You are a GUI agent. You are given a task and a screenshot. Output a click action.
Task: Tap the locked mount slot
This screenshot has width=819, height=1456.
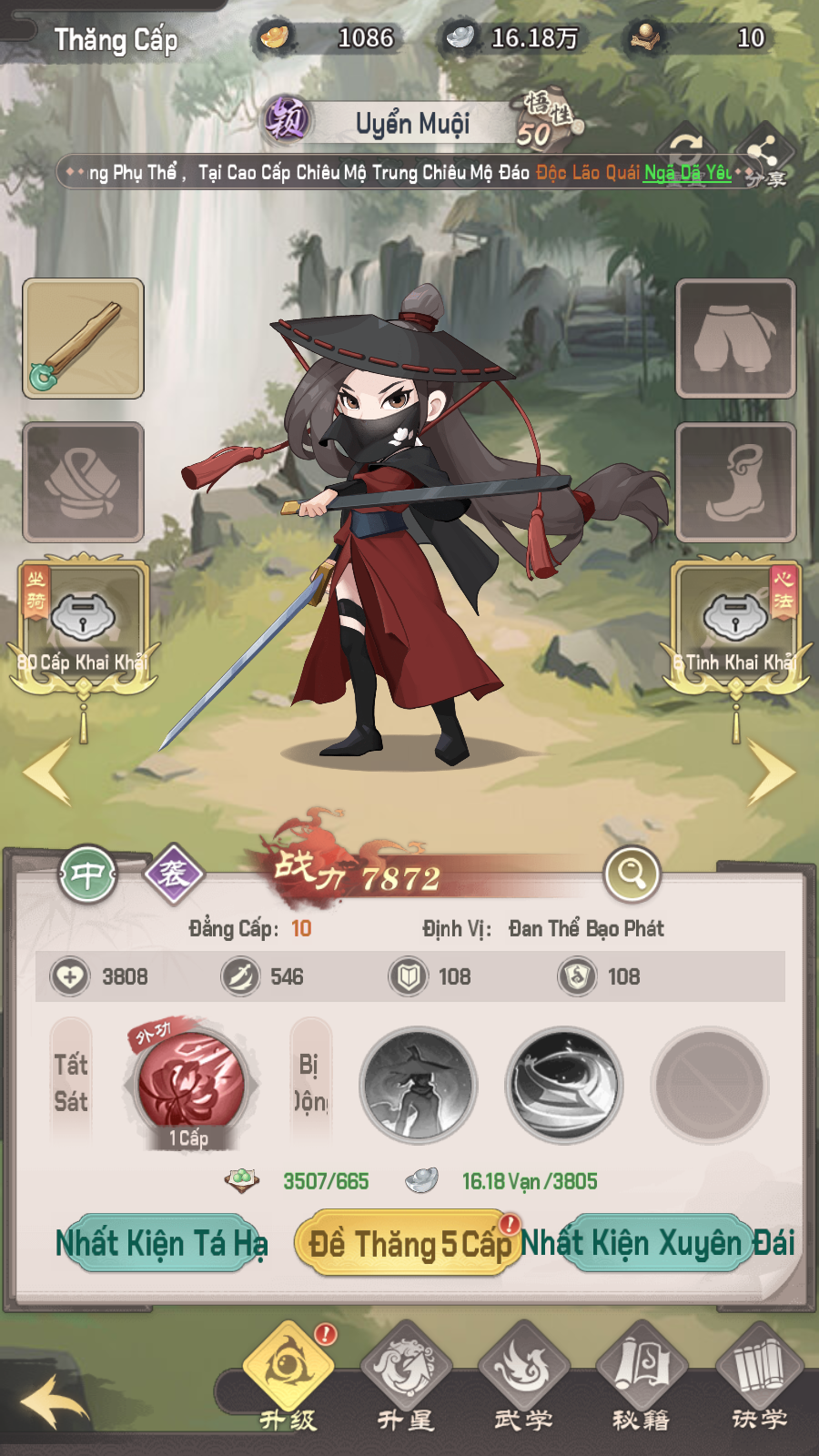[83, 619]
